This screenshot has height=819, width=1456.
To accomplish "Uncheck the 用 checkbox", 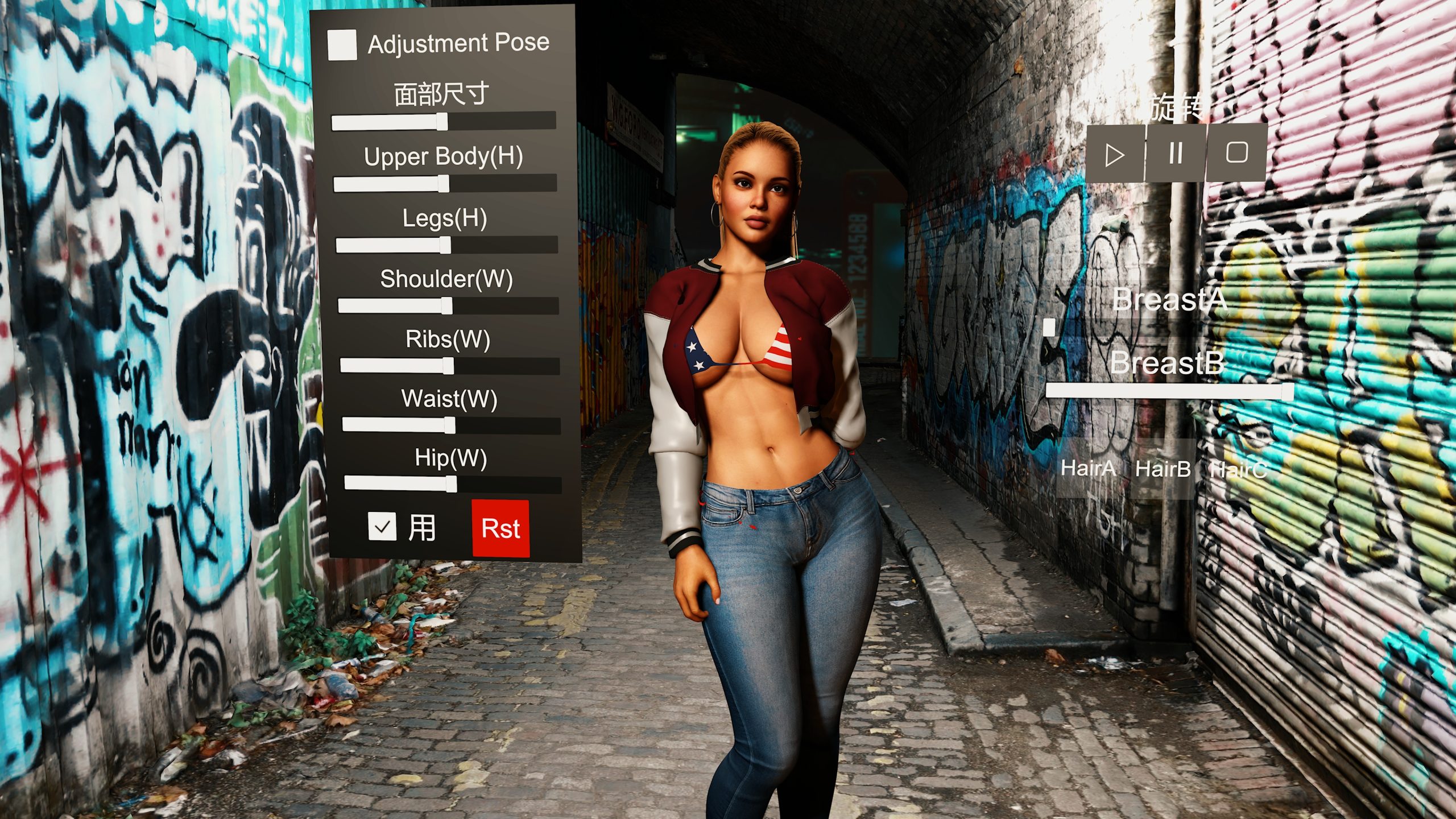I will pyautogui.click(x=382, y=526).
